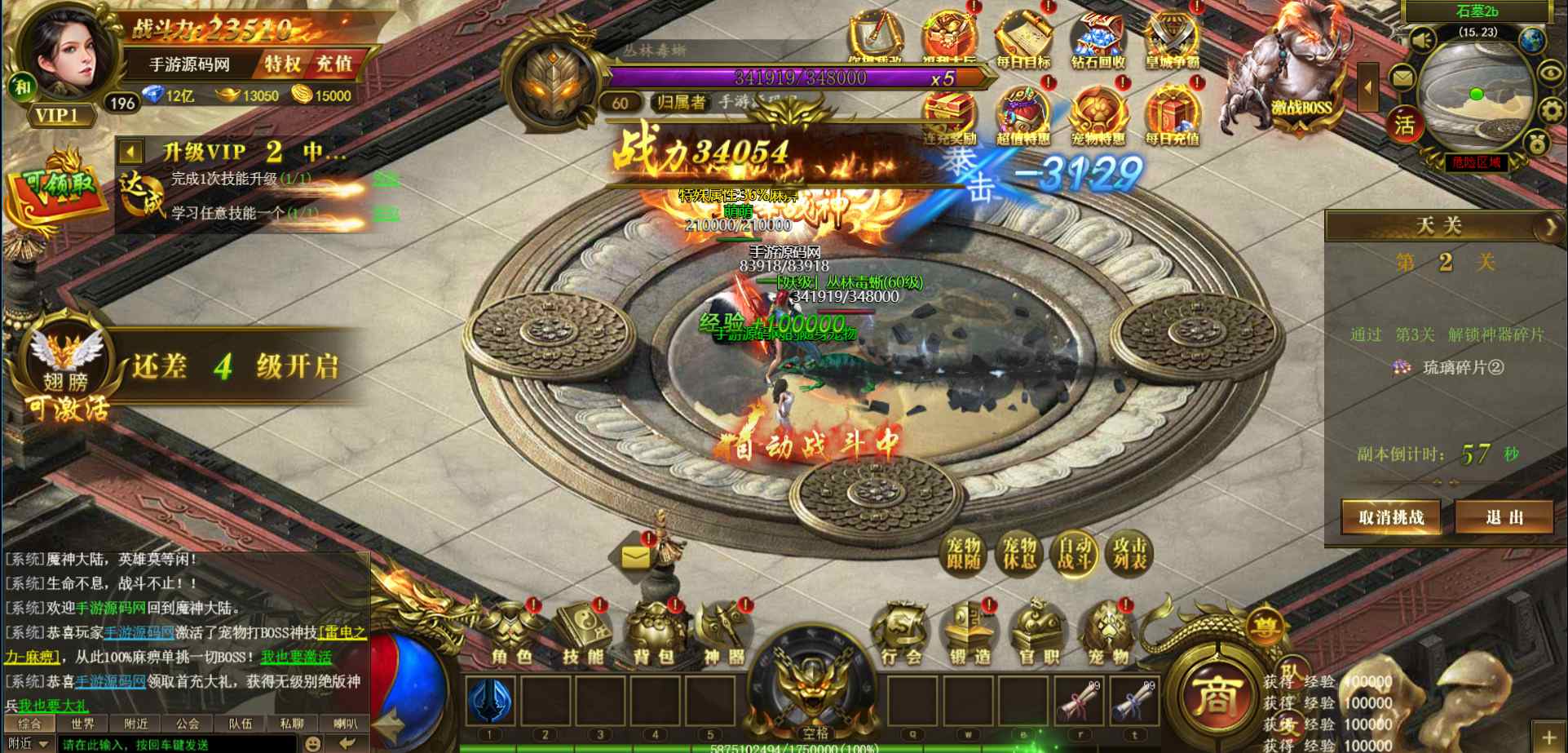Activate the blue trident skill in slot 1
This screenshot has height=753, width=1568.
(x=490, y=701)
